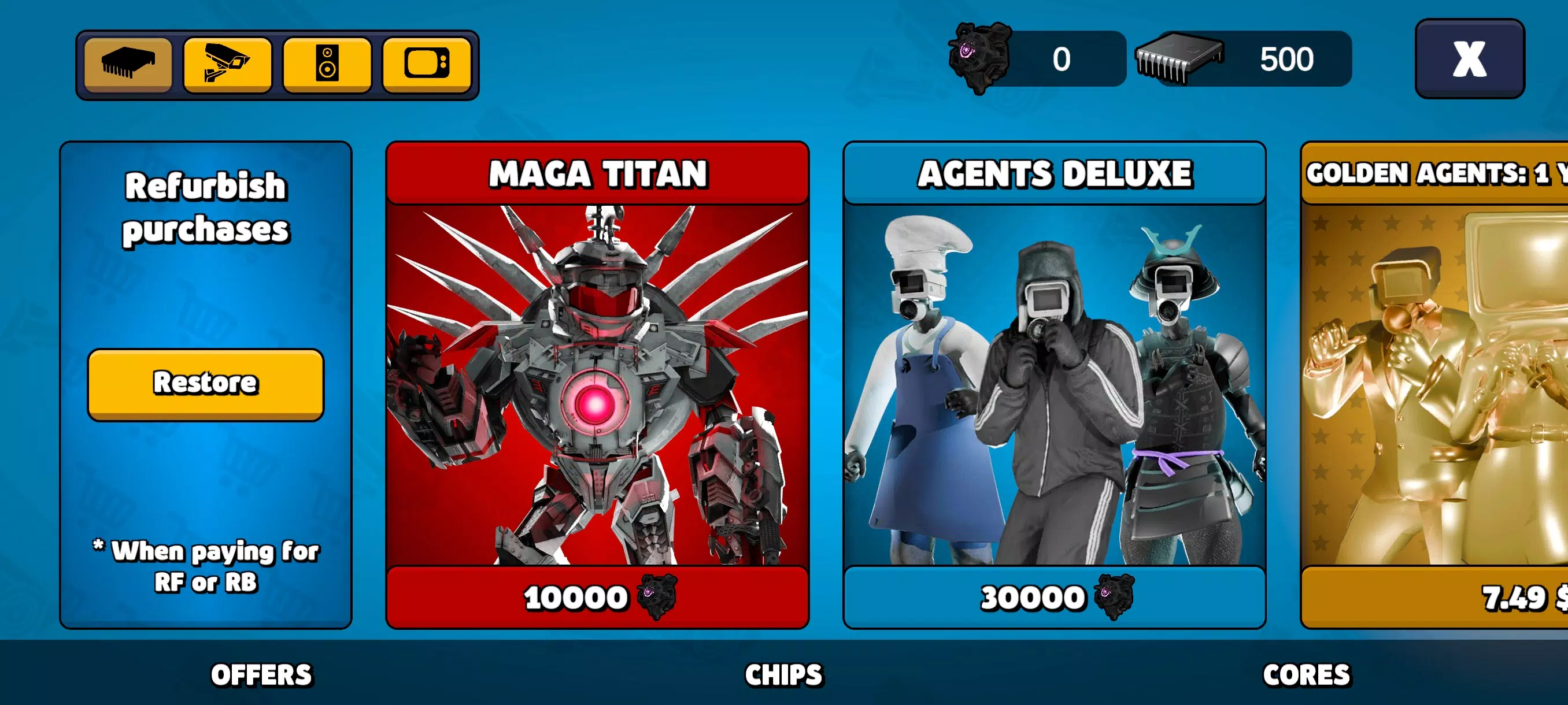Select the Maga Titan offer card
This screenshot has height=705, width=1568.
597,383
